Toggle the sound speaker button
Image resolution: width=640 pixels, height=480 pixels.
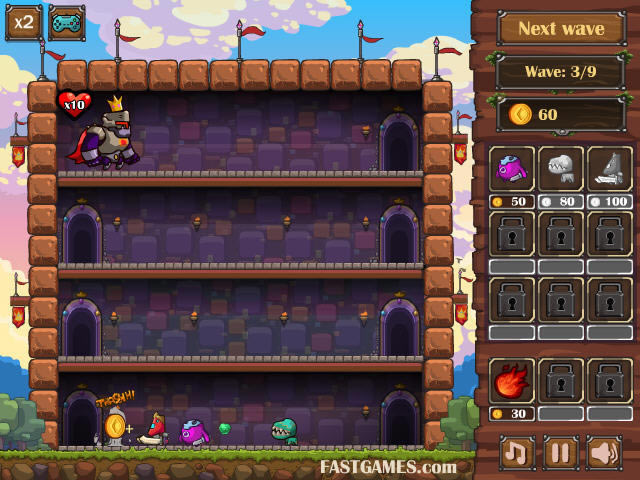604,453
